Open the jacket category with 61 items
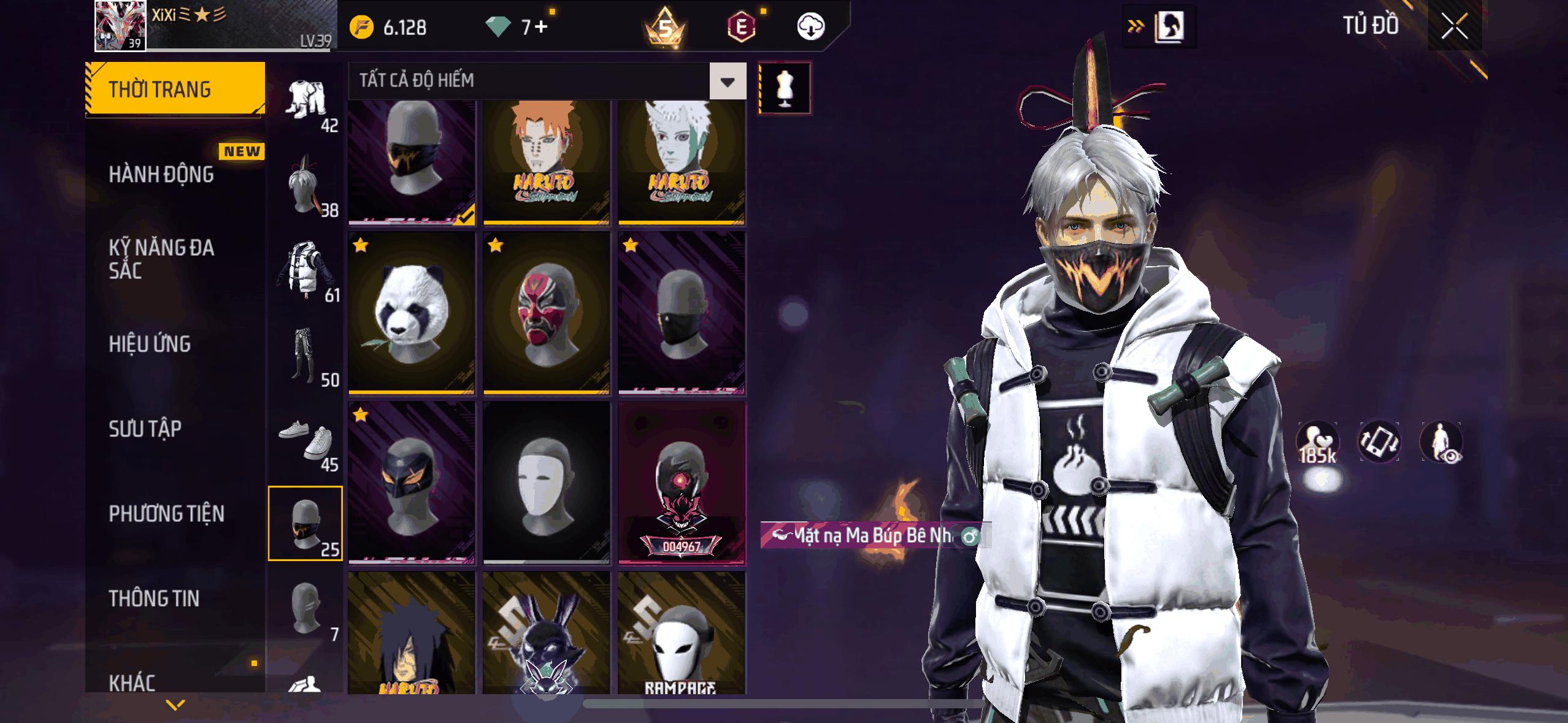The height and width of the screenshot is (723, 1568). [x=306, y=270]
